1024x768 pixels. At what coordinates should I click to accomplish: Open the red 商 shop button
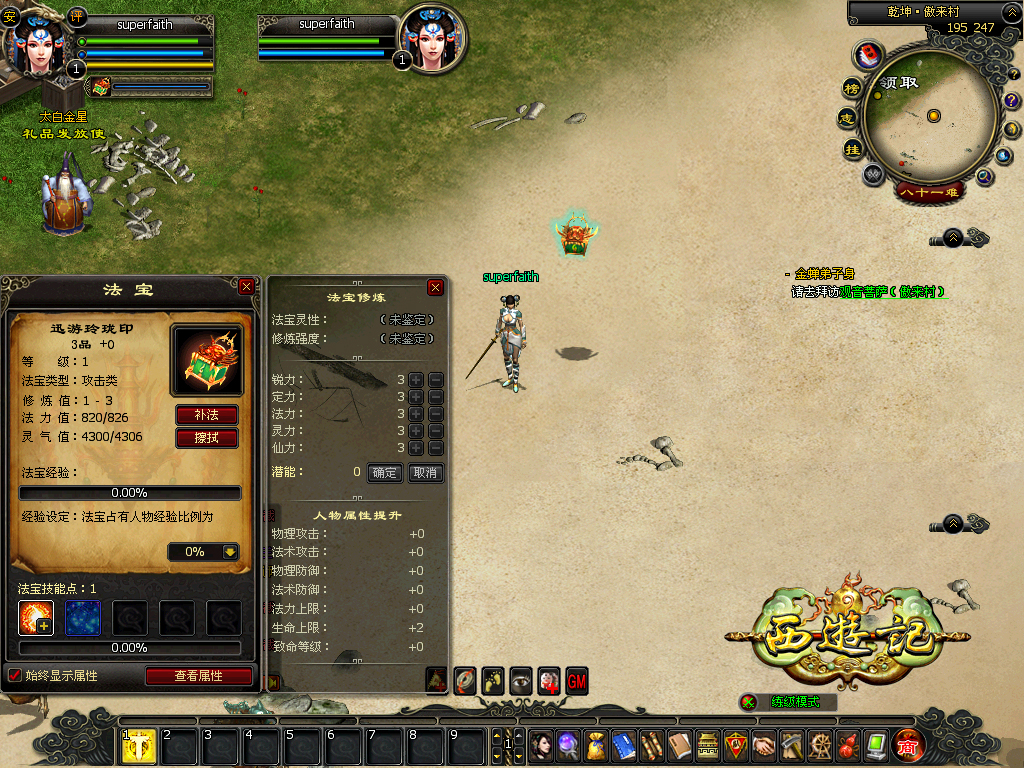tap(909, 745)
